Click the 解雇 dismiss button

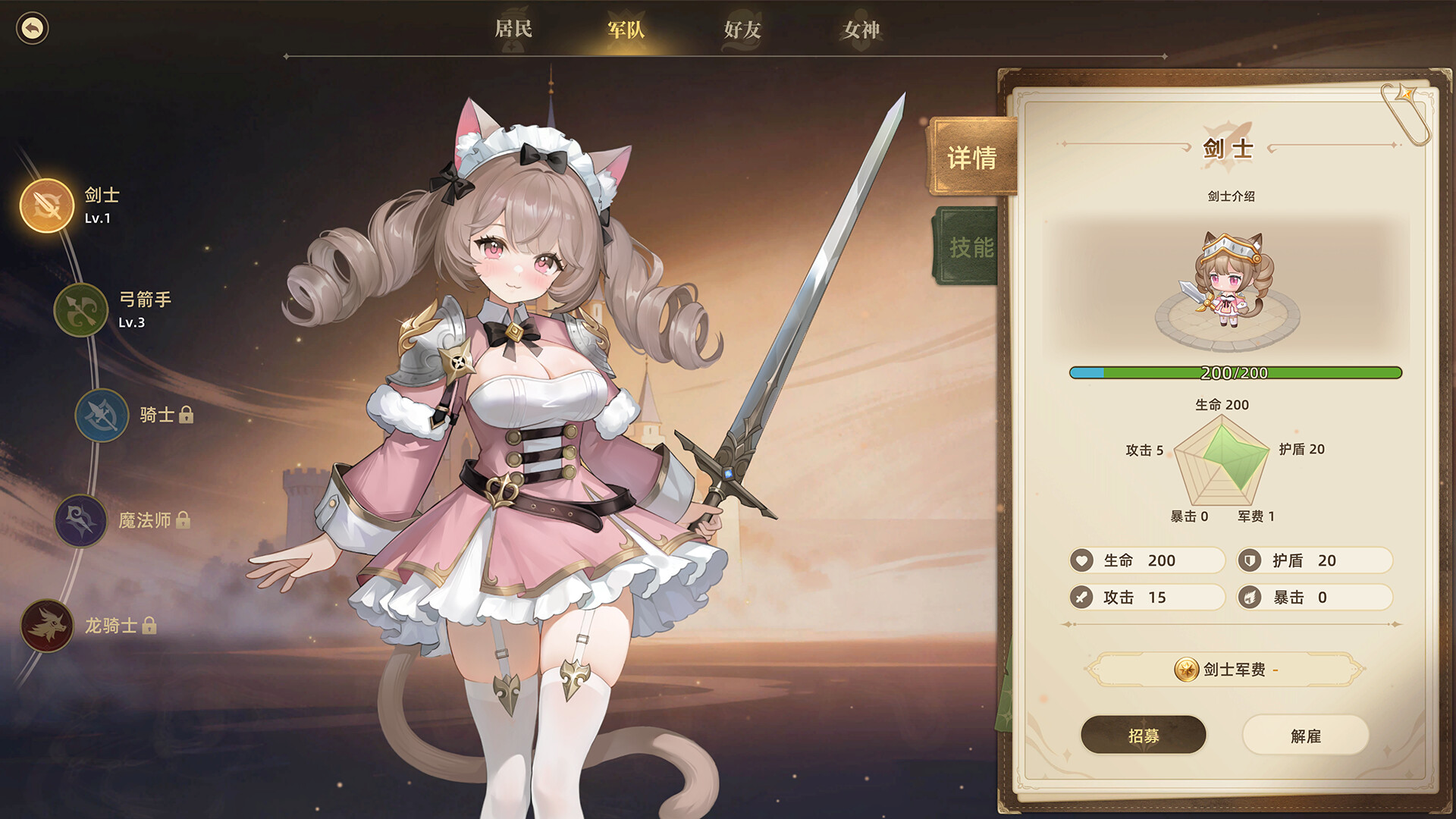pos(1305,736)
